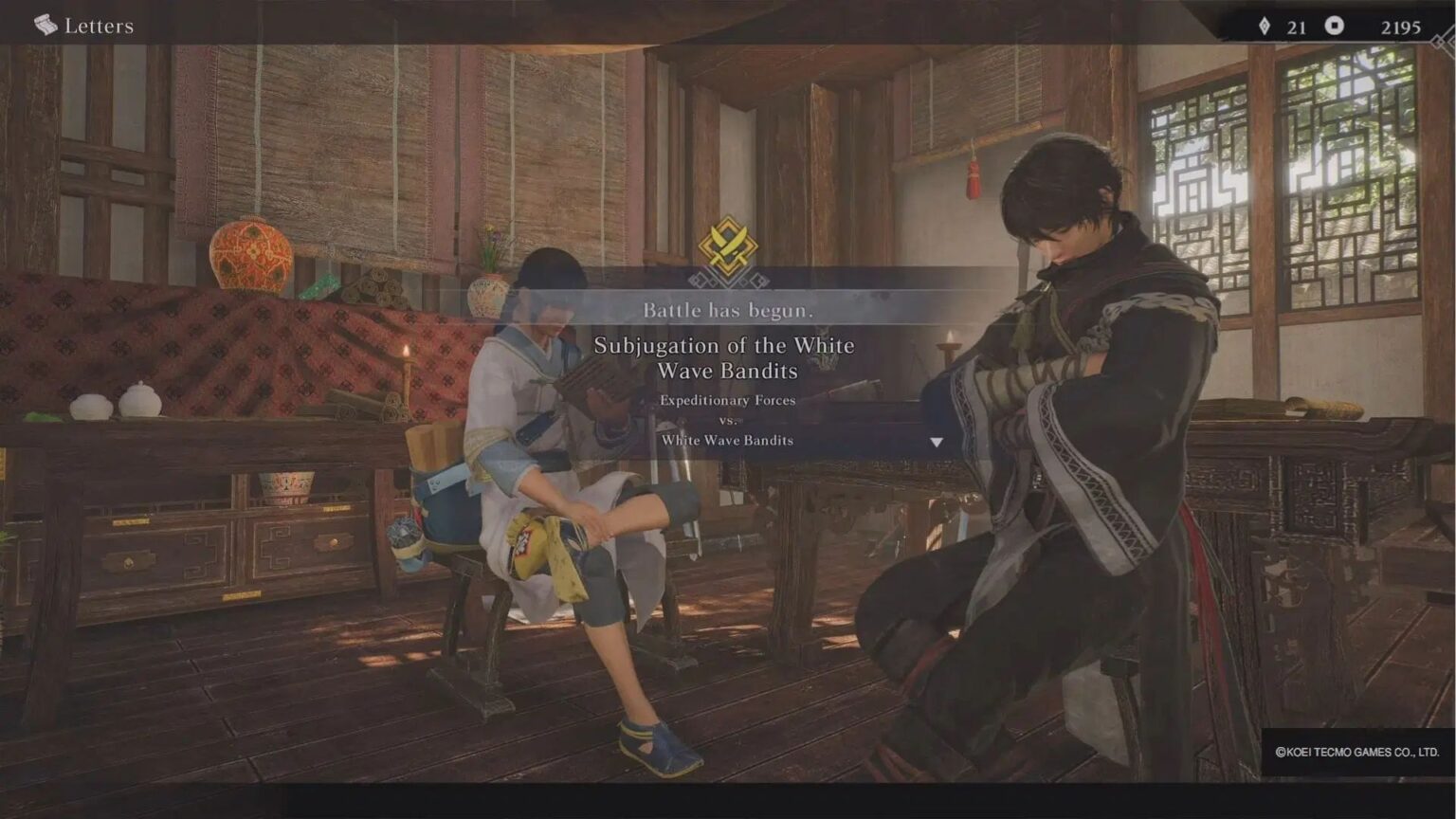Screen dimensions: 1456x819
Task: Click the "White Wave Bandits" faction name
Action: 728,440
